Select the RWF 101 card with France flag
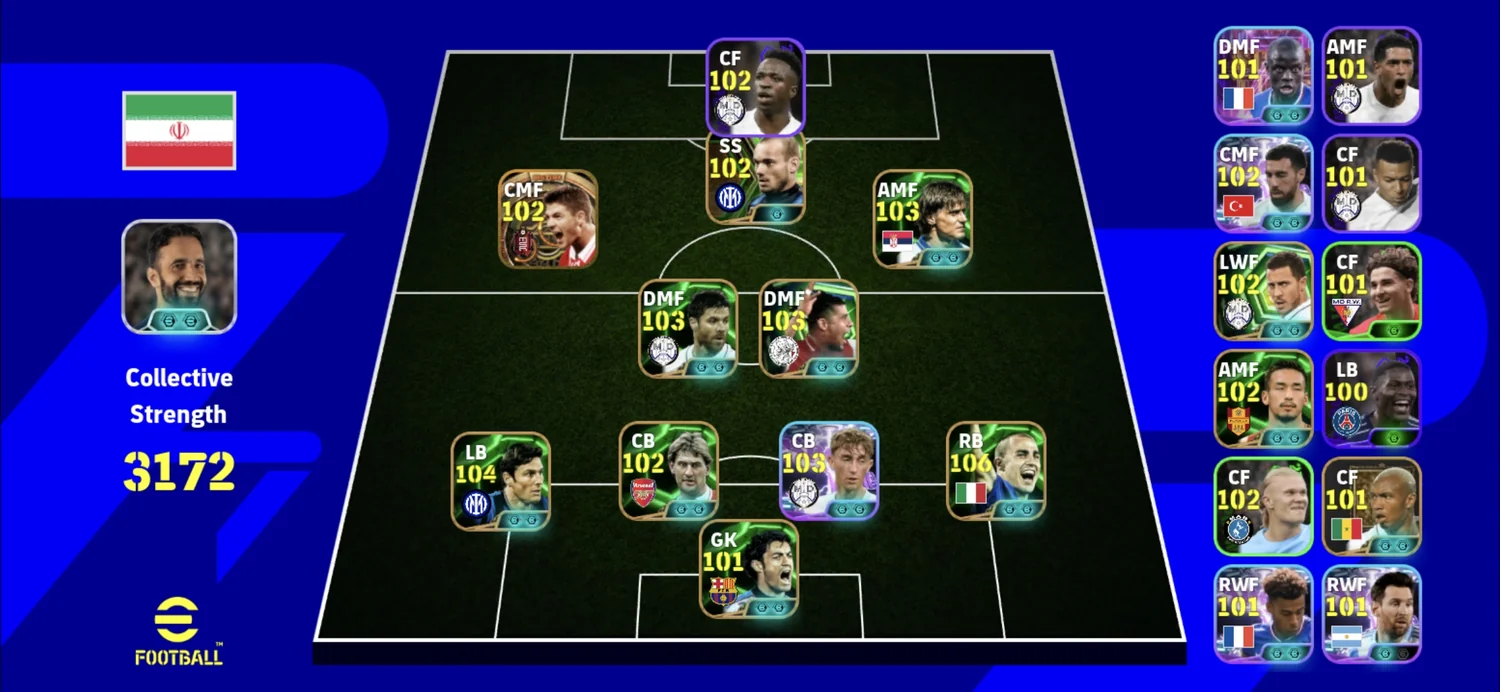 [1263, 614]
